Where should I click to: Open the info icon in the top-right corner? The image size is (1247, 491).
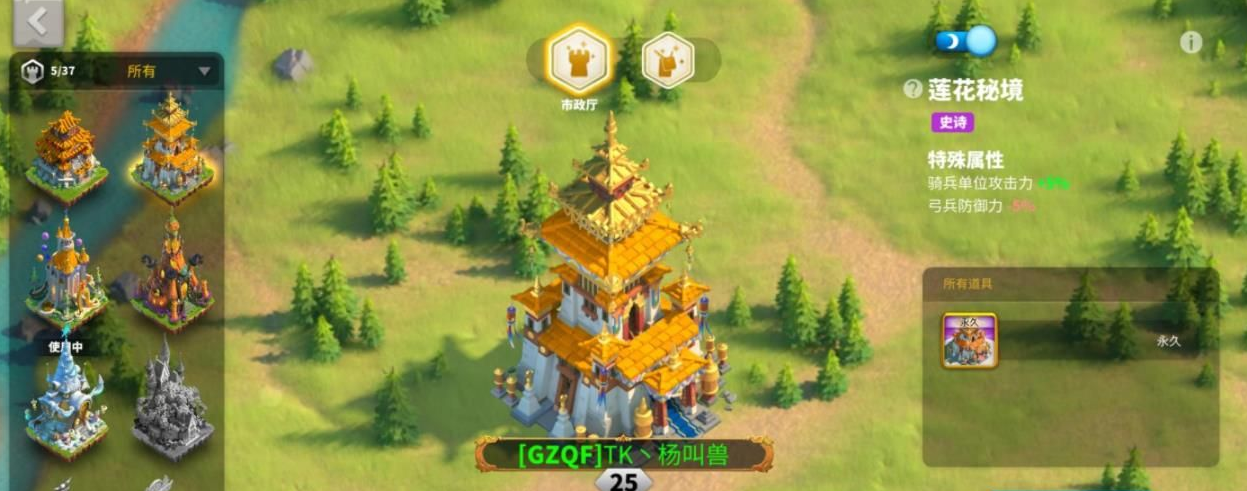pyautogui.click(x=1190, y=42)
